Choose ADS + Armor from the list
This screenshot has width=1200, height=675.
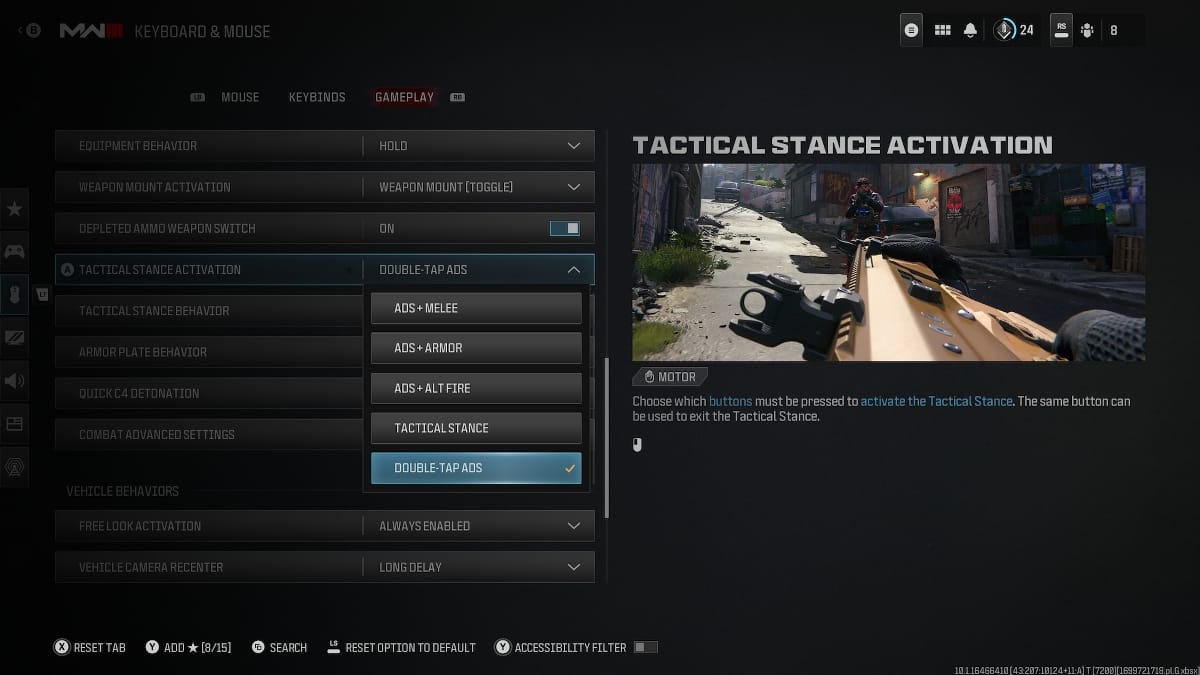476,348
